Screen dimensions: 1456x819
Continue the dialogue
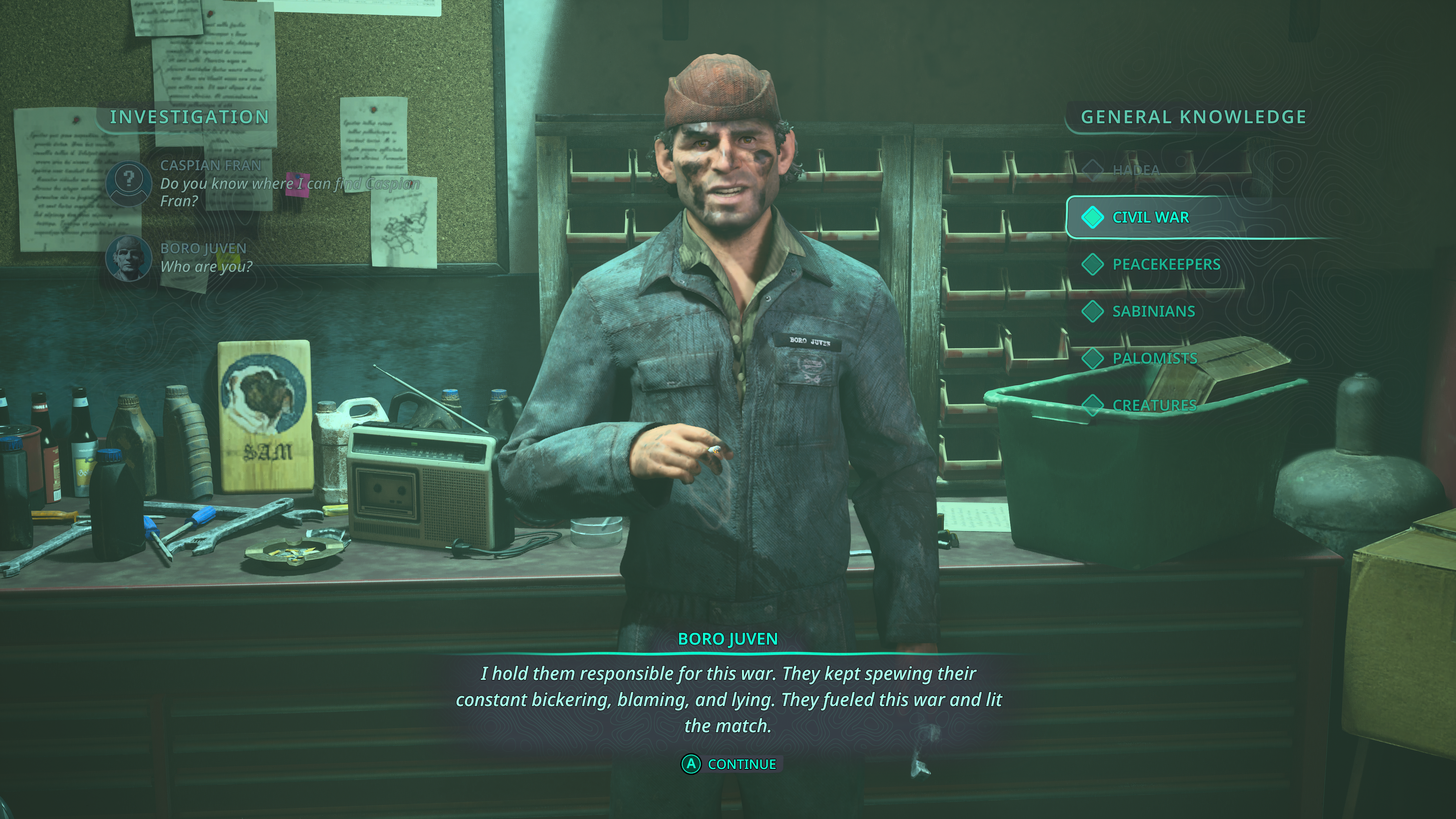731,764
